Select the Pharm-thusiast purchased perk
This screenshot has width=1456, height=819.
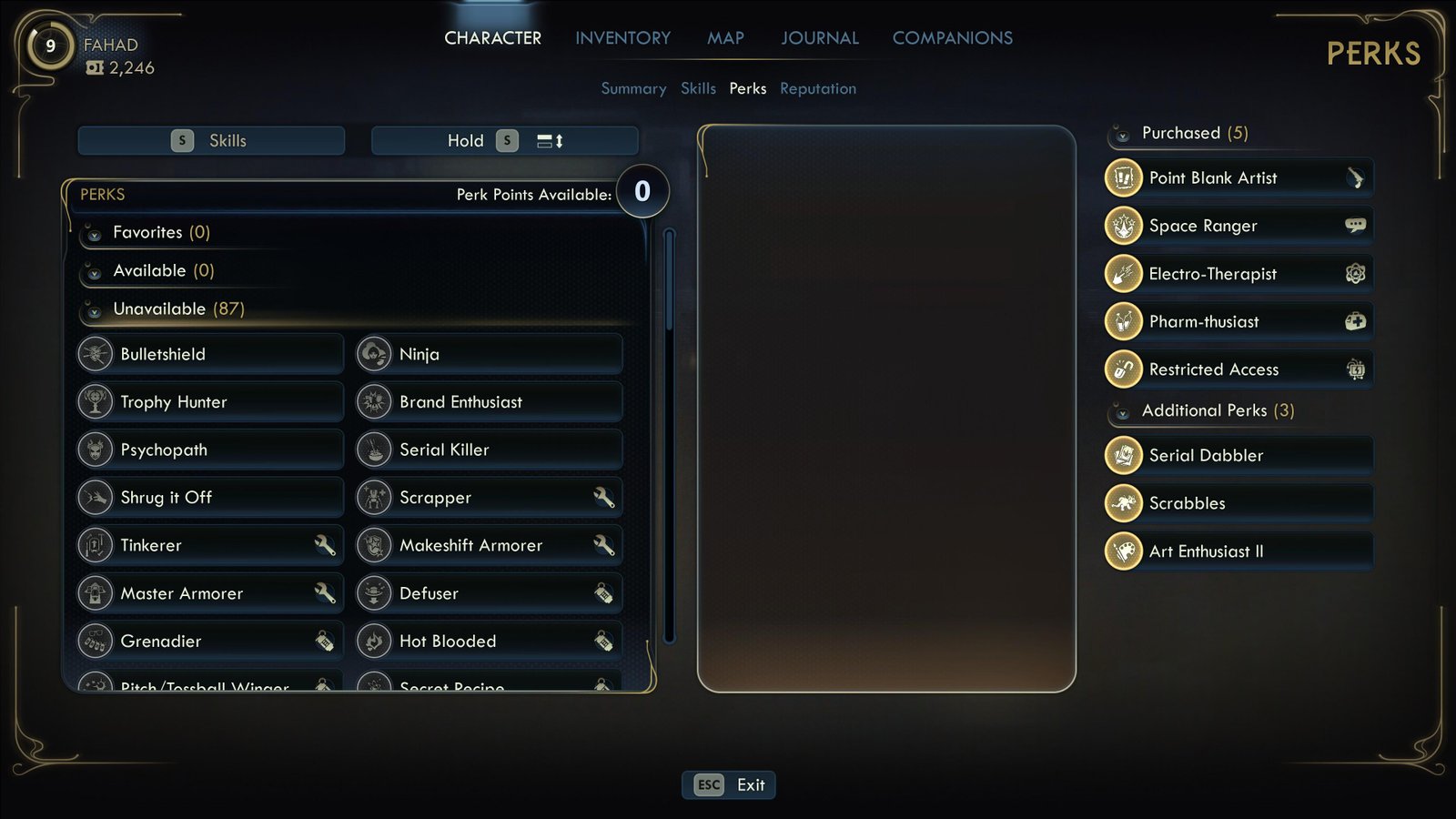[1238, 321]
